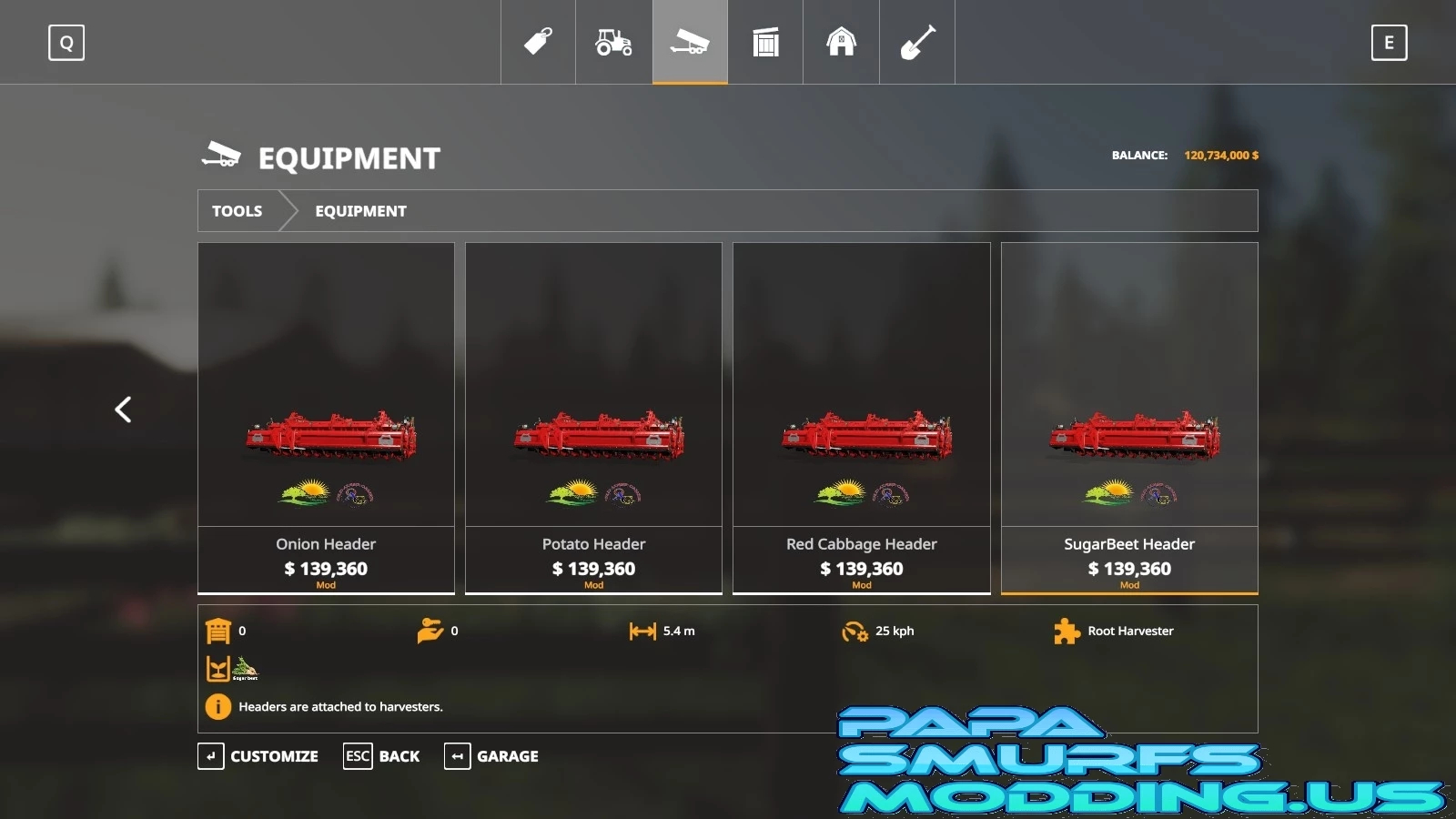Go to the previous equipment page arrow
1456x819 pixels.
pos(123,409)
